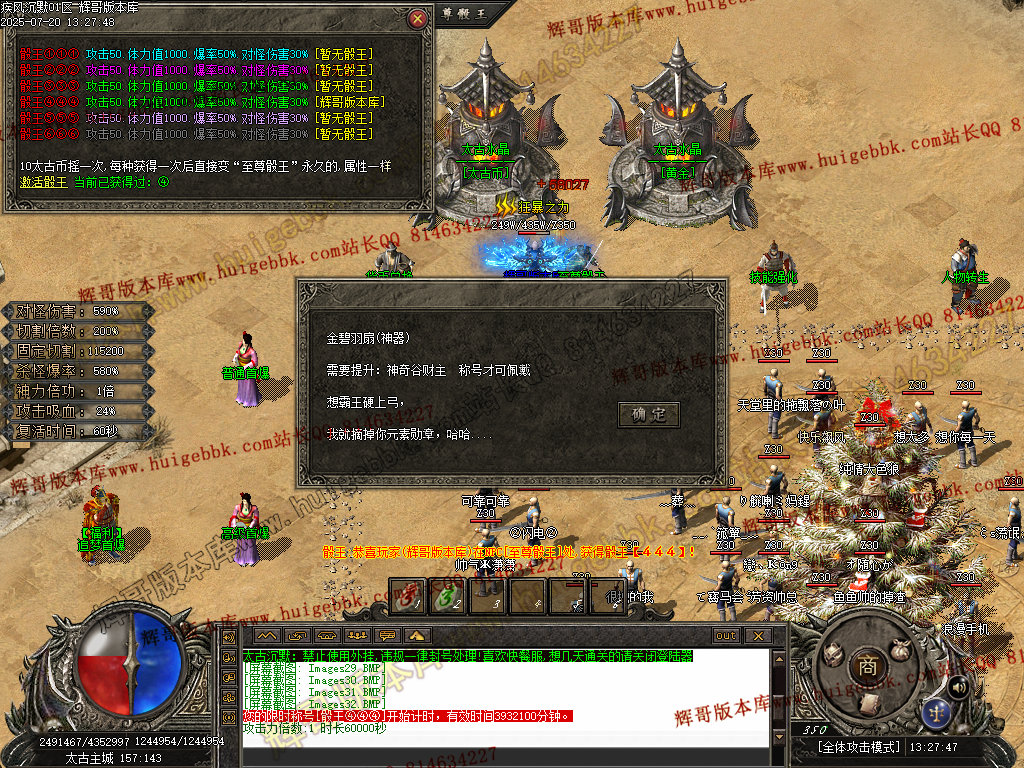This screenshot has height=768, width=1024.
Task: Click the speech bubble chat toolbar button
Action: pyautogui.click(x=387, y=635)
